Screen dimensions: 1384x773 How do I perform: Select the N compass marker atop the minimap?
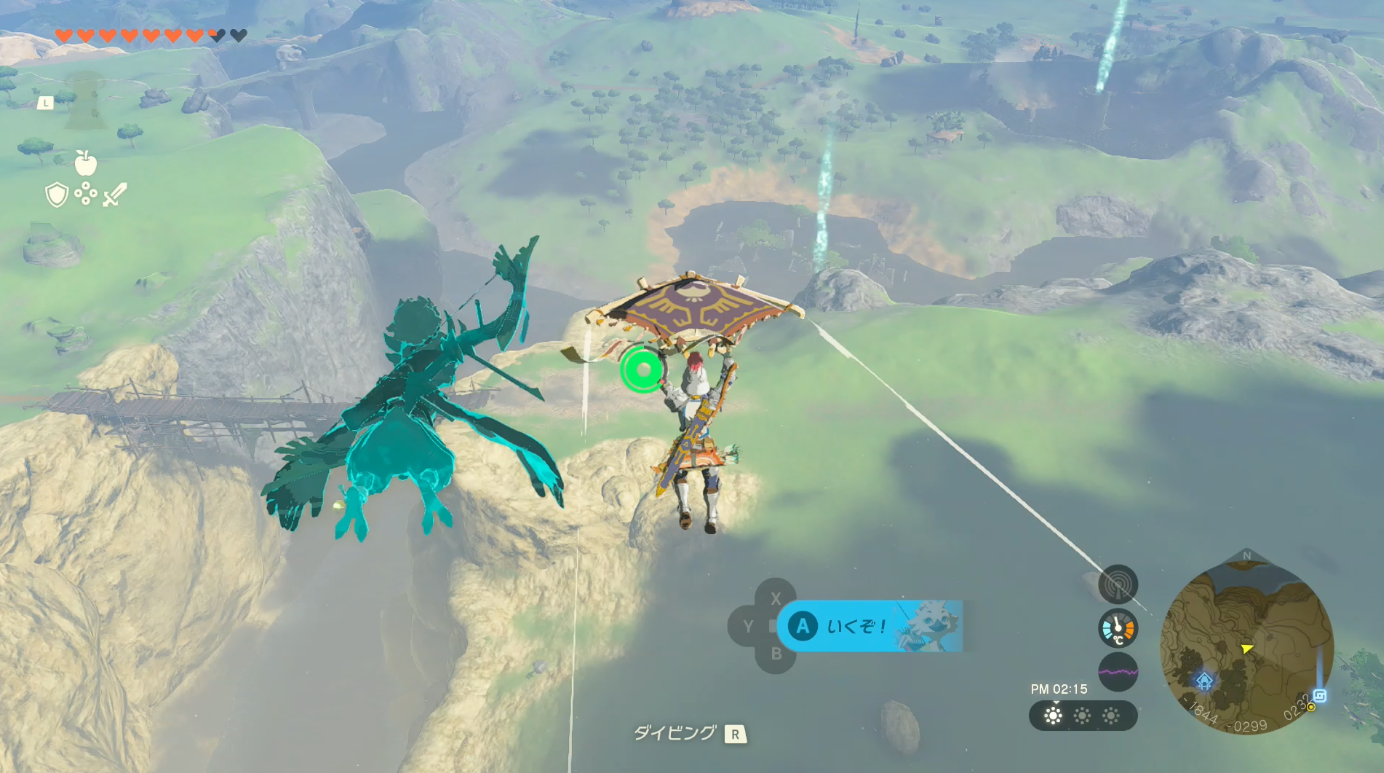pyautogui.click(x=1247, y=554)
